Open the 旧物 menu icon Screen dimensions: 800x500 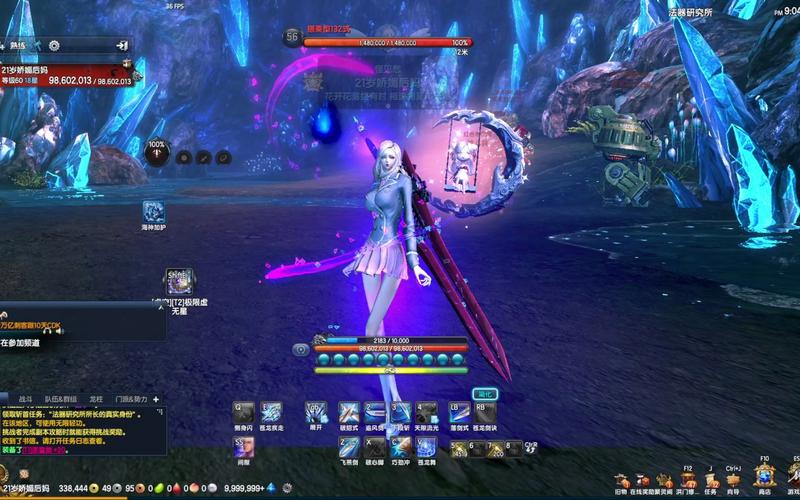click(621, 481)
